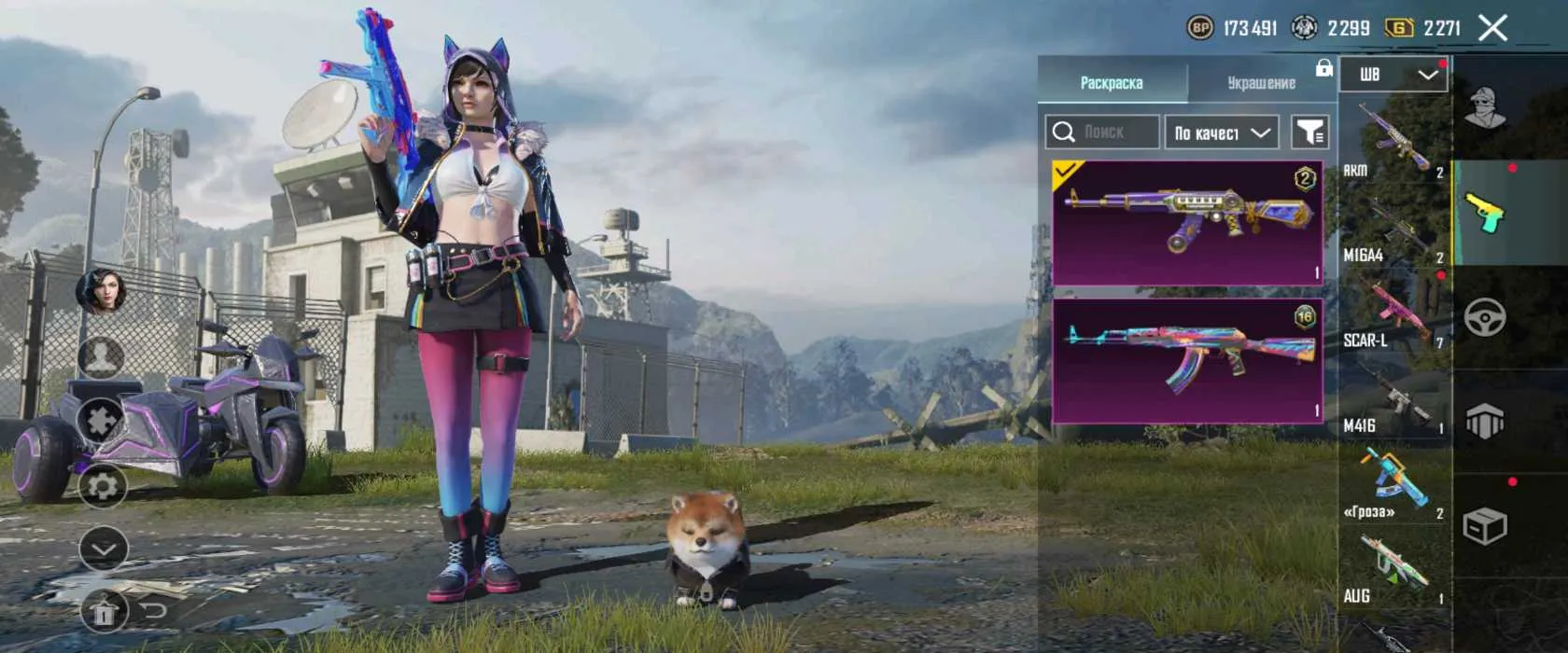Switch to the Раскраска tab
Screen dimensions: 1568x653
(x=1112, y=82)
